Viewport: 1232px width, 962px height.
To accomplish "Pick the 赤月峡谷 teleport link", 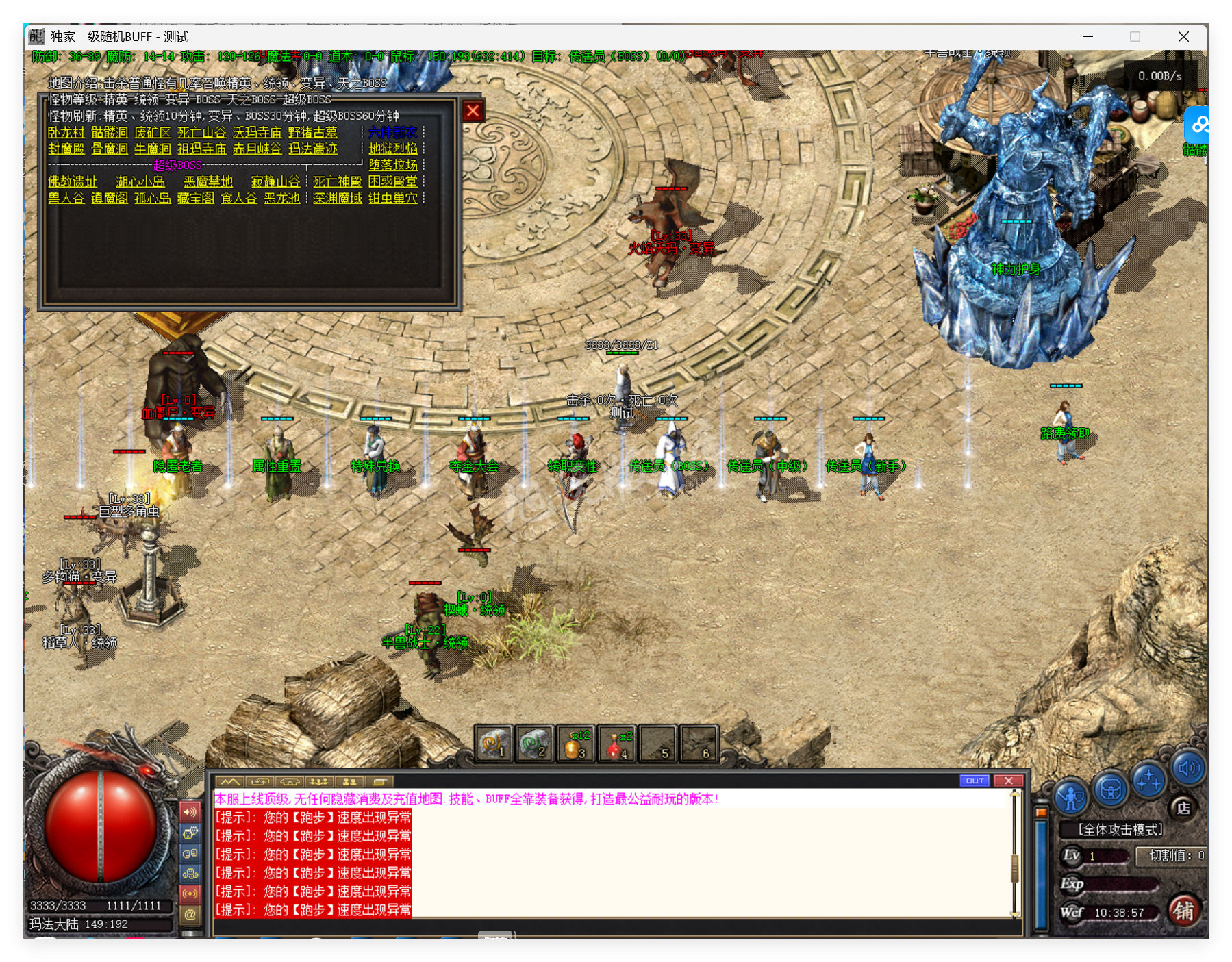I will click(x=257, y=149).
